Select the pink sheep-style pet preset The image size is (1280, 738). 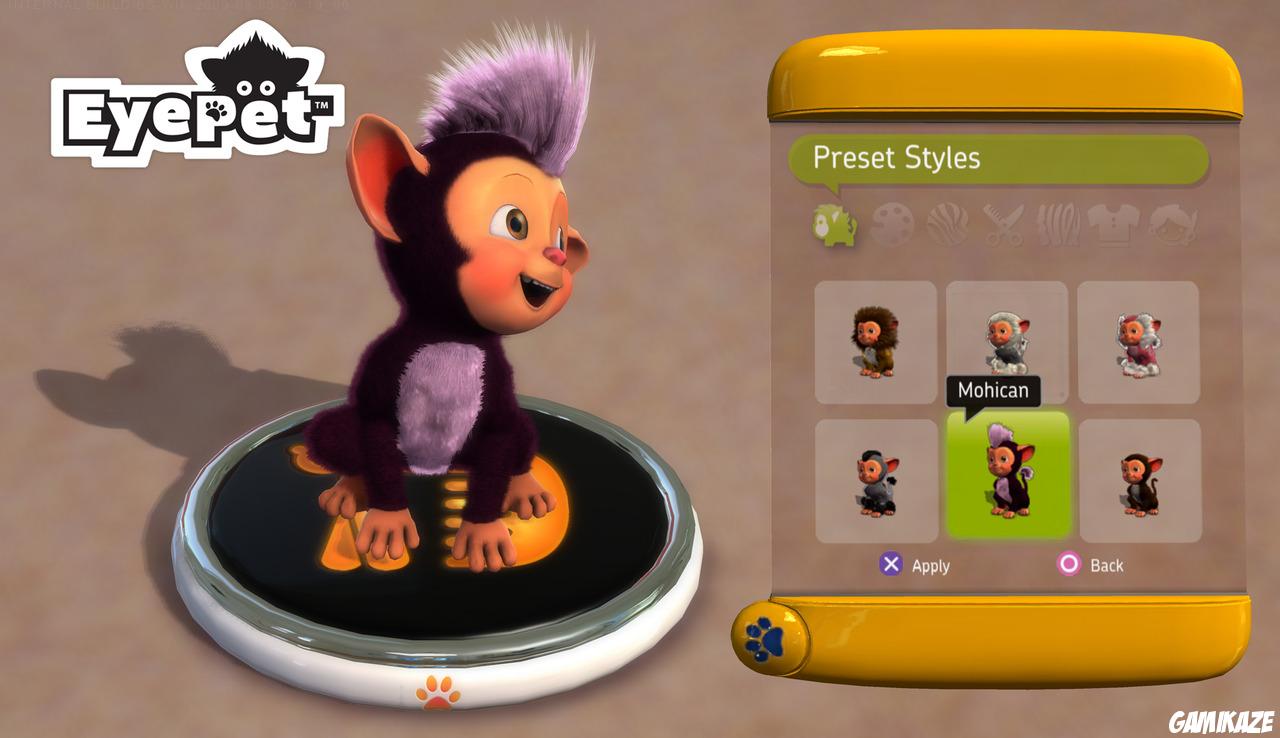[1140, 342]
